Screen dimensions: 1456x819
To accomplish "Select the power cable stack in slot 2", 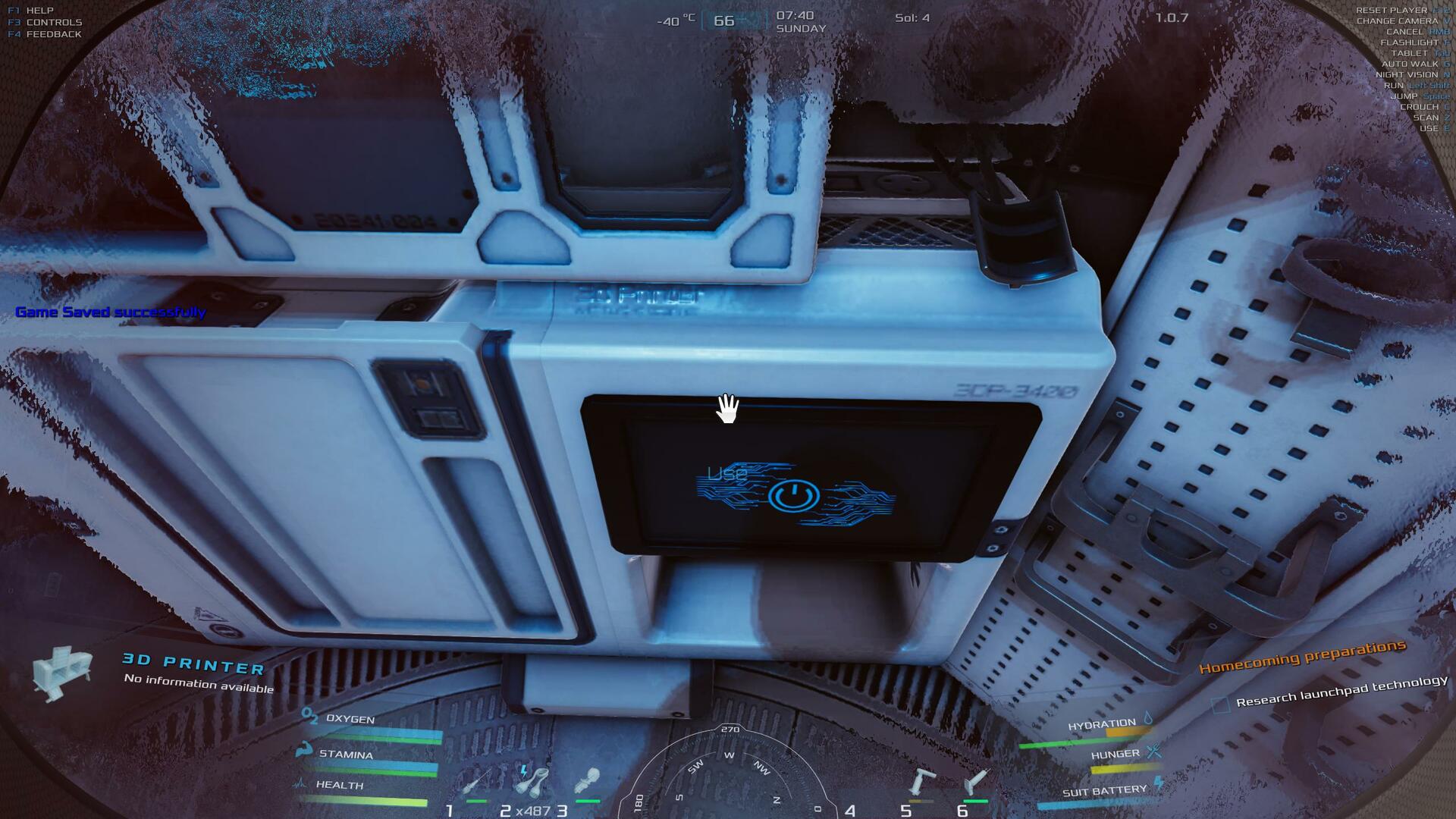I will (532, 781).
